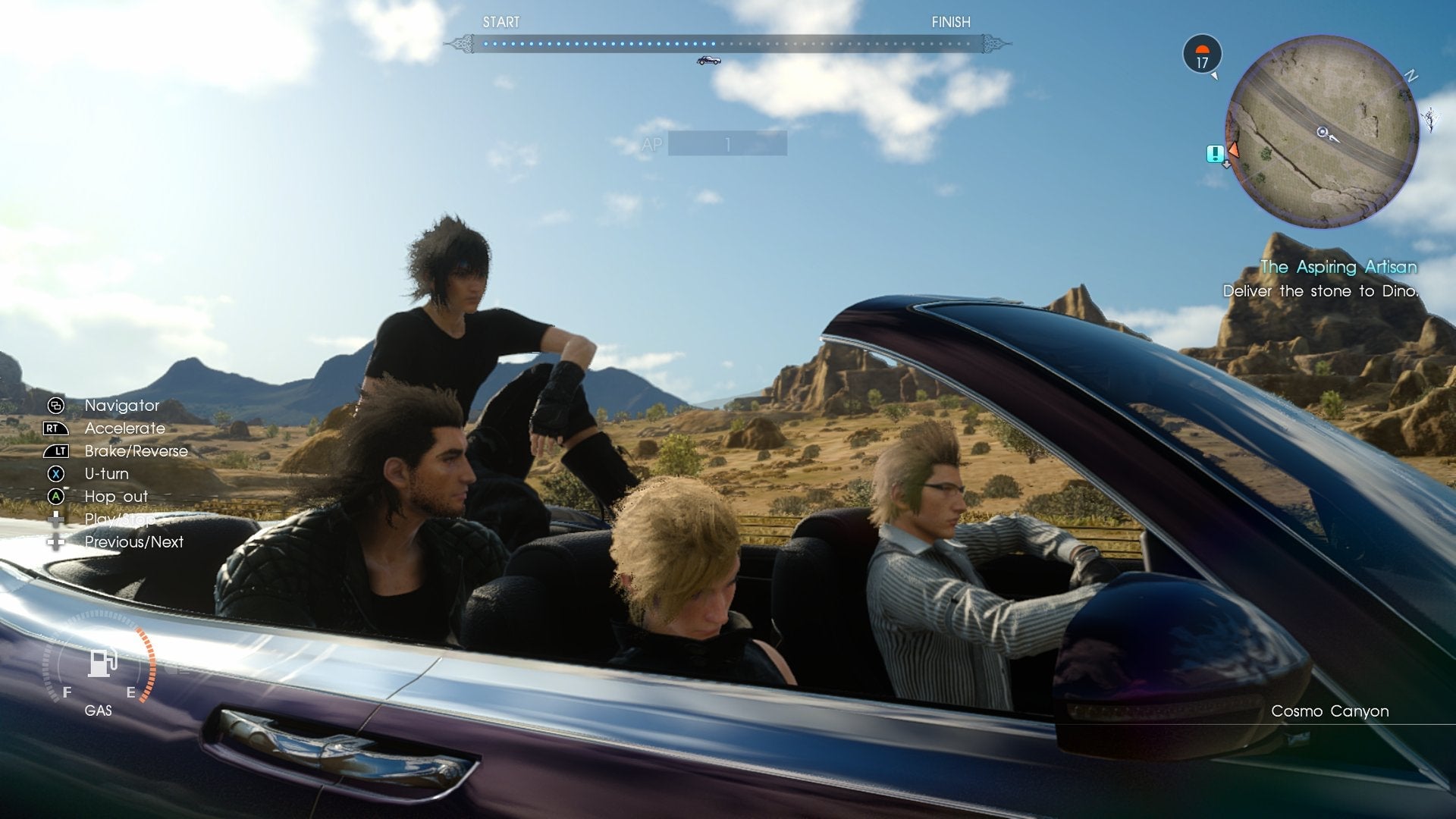The image size is (1456, 819).
Task: Toggle music playback via the Play/Stop d-pad icon
Action: 55,519
